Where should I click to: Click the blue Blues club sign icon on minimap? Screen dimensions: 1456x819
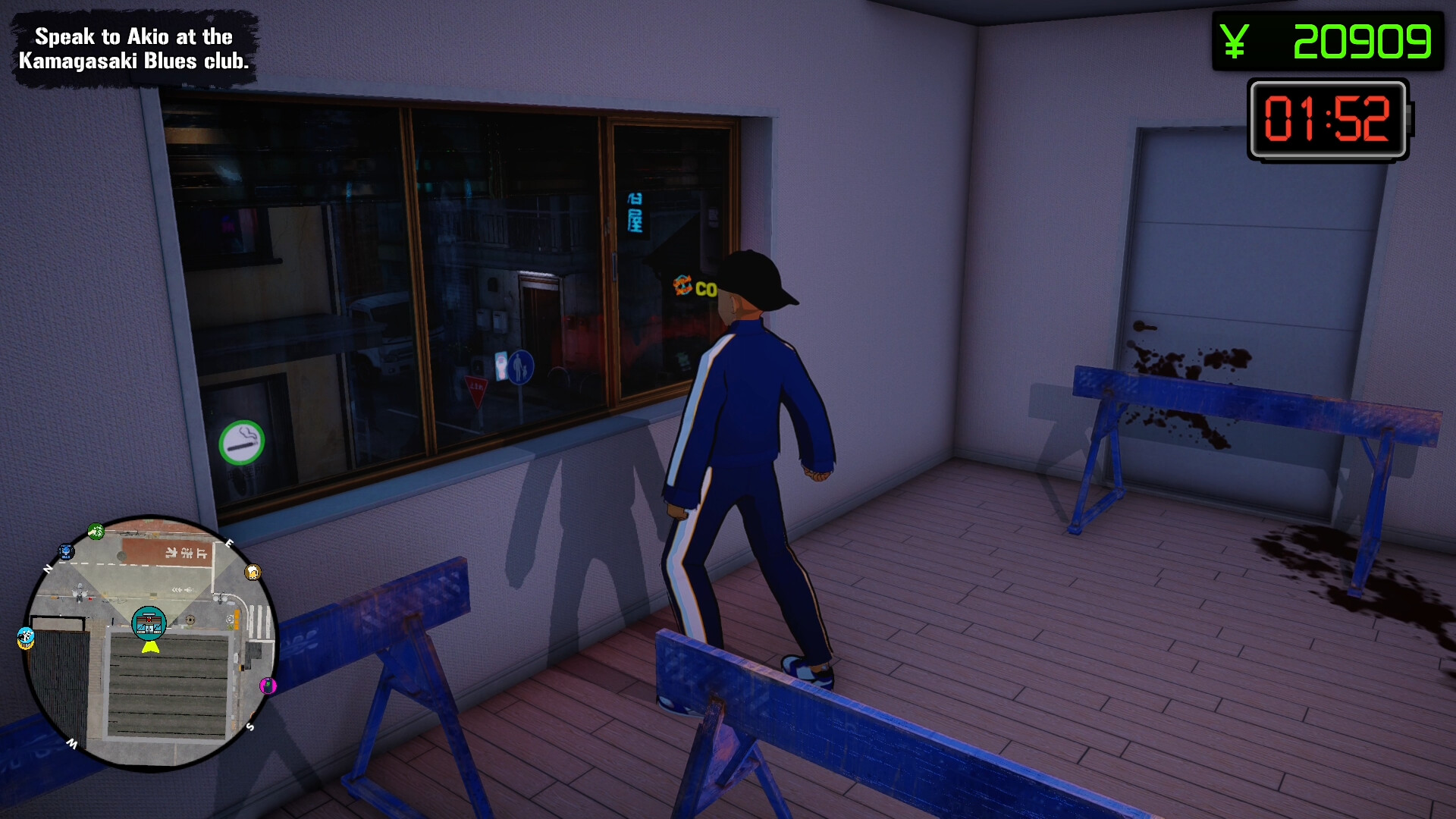pos(66,551)
